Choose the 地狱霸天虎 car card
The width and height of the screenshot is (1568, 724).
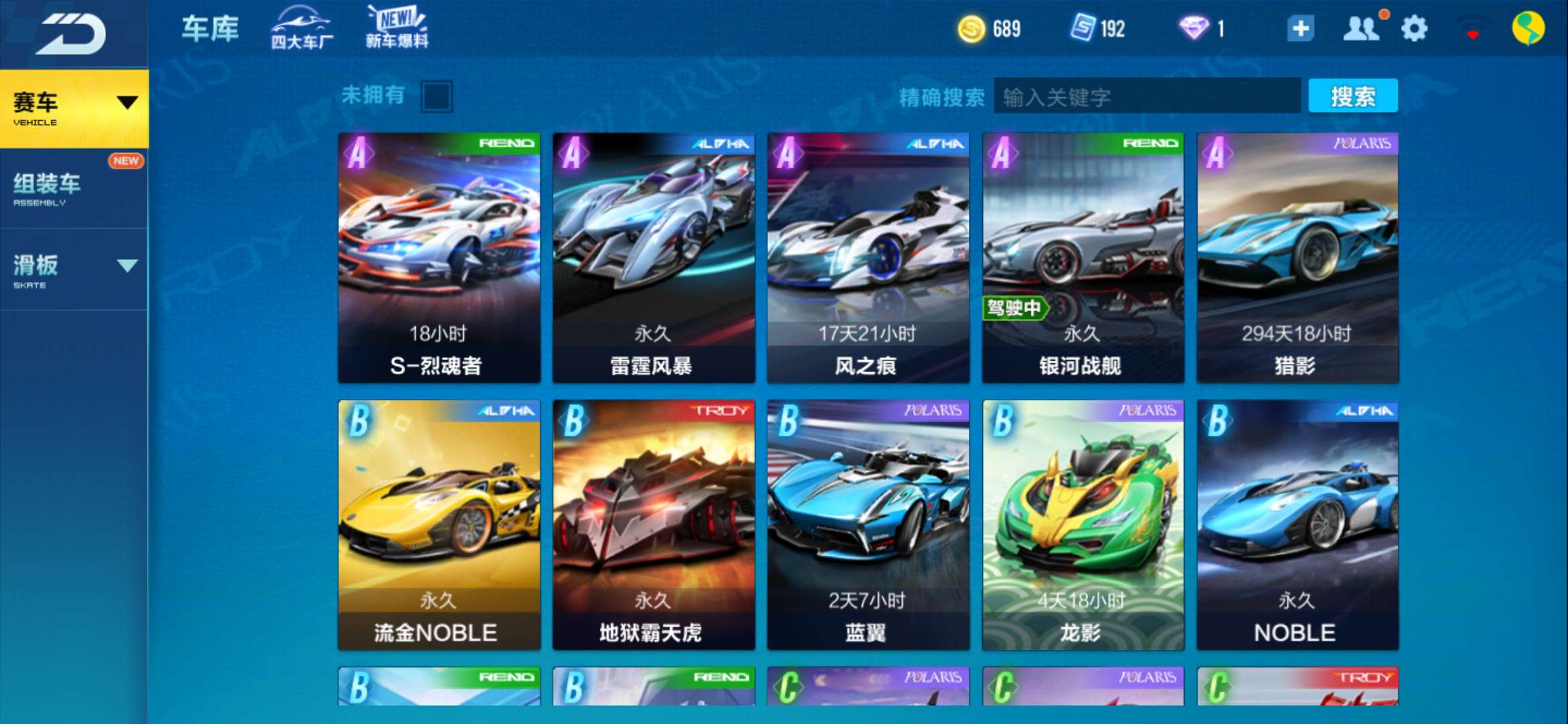pyautogui.click(x=653, y=524)
